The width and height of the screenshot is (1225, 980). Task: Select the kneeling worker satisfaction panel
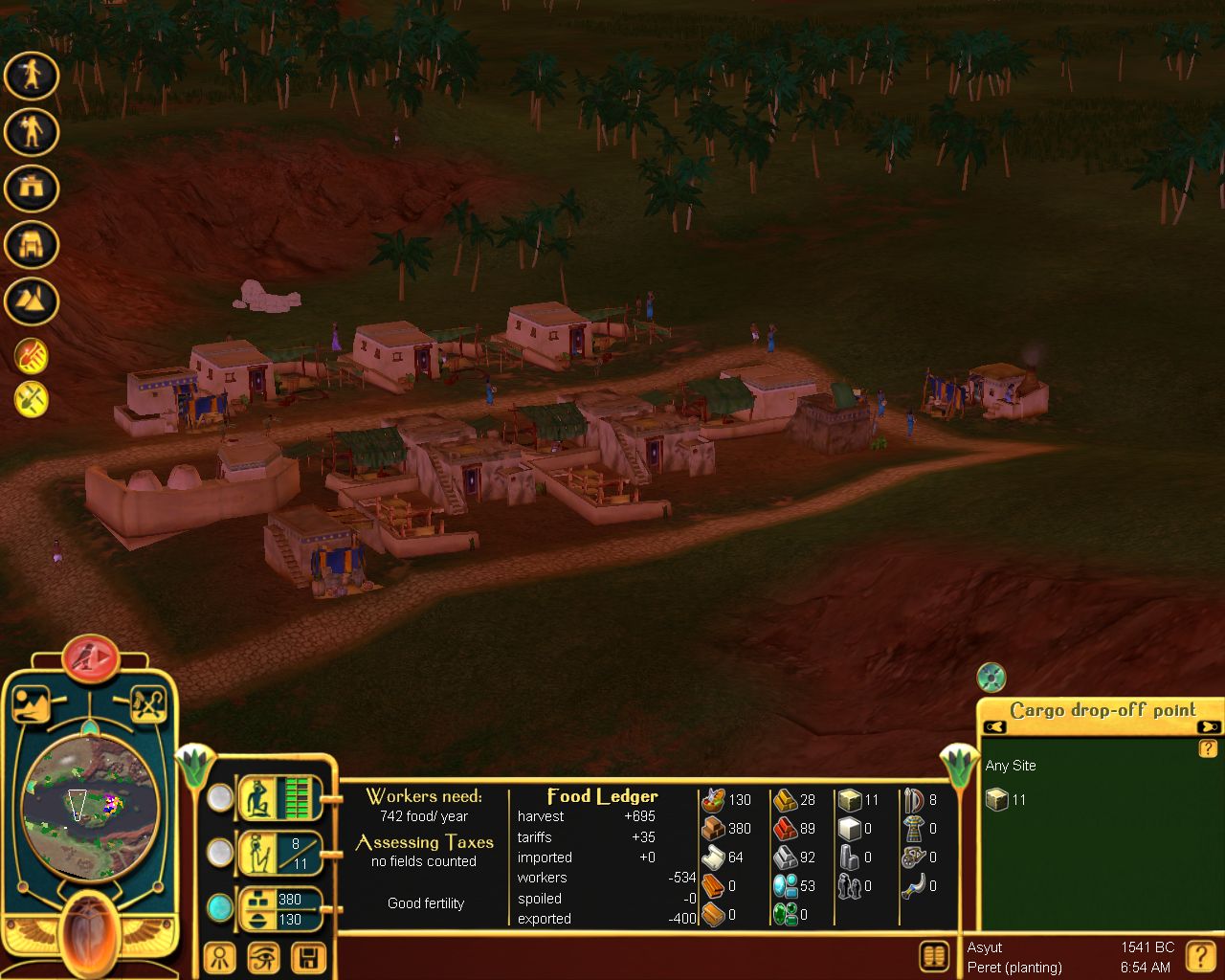pos(280,797)
